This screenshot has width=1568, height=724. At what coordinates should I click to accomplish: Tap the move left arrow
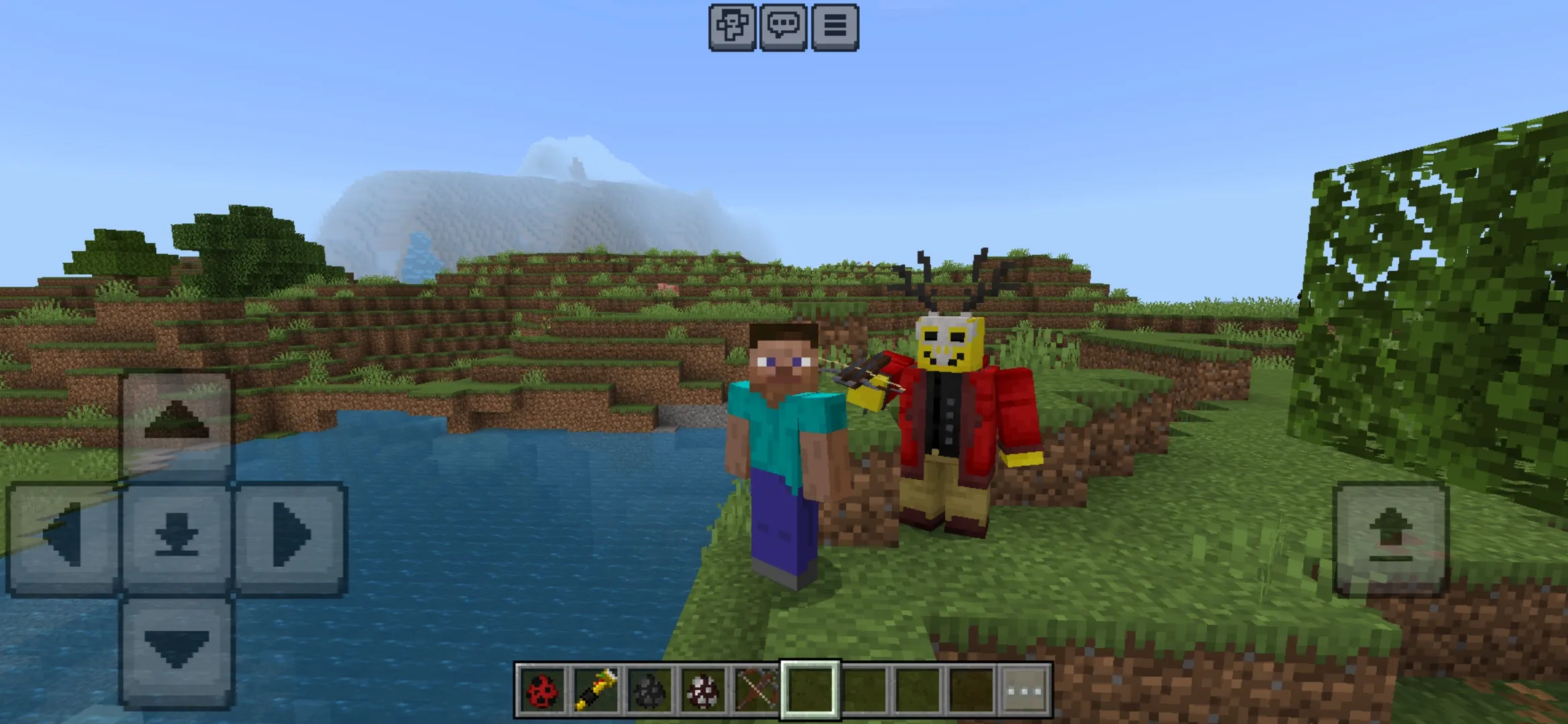point(63,536)
